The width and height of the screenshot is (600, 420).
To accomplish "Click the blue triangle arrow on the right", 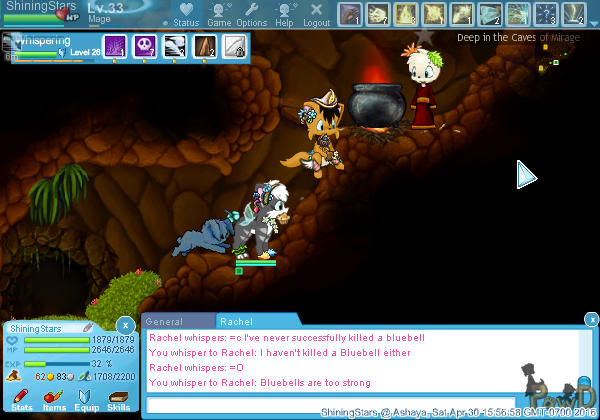I will click(526, 175).
